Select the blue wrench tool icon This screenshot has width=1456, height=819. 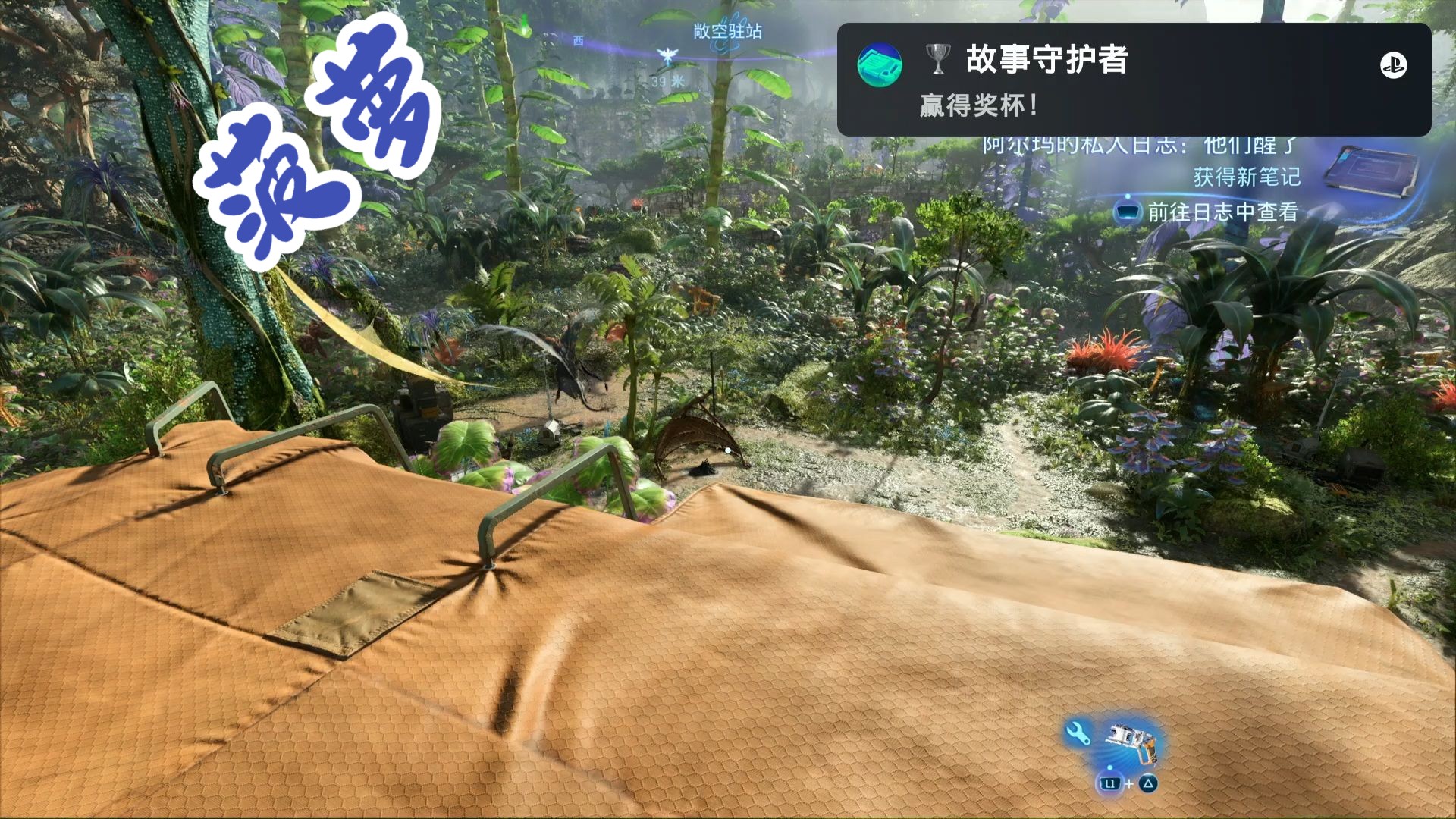pyautogui.click(x=1078, y=733)
